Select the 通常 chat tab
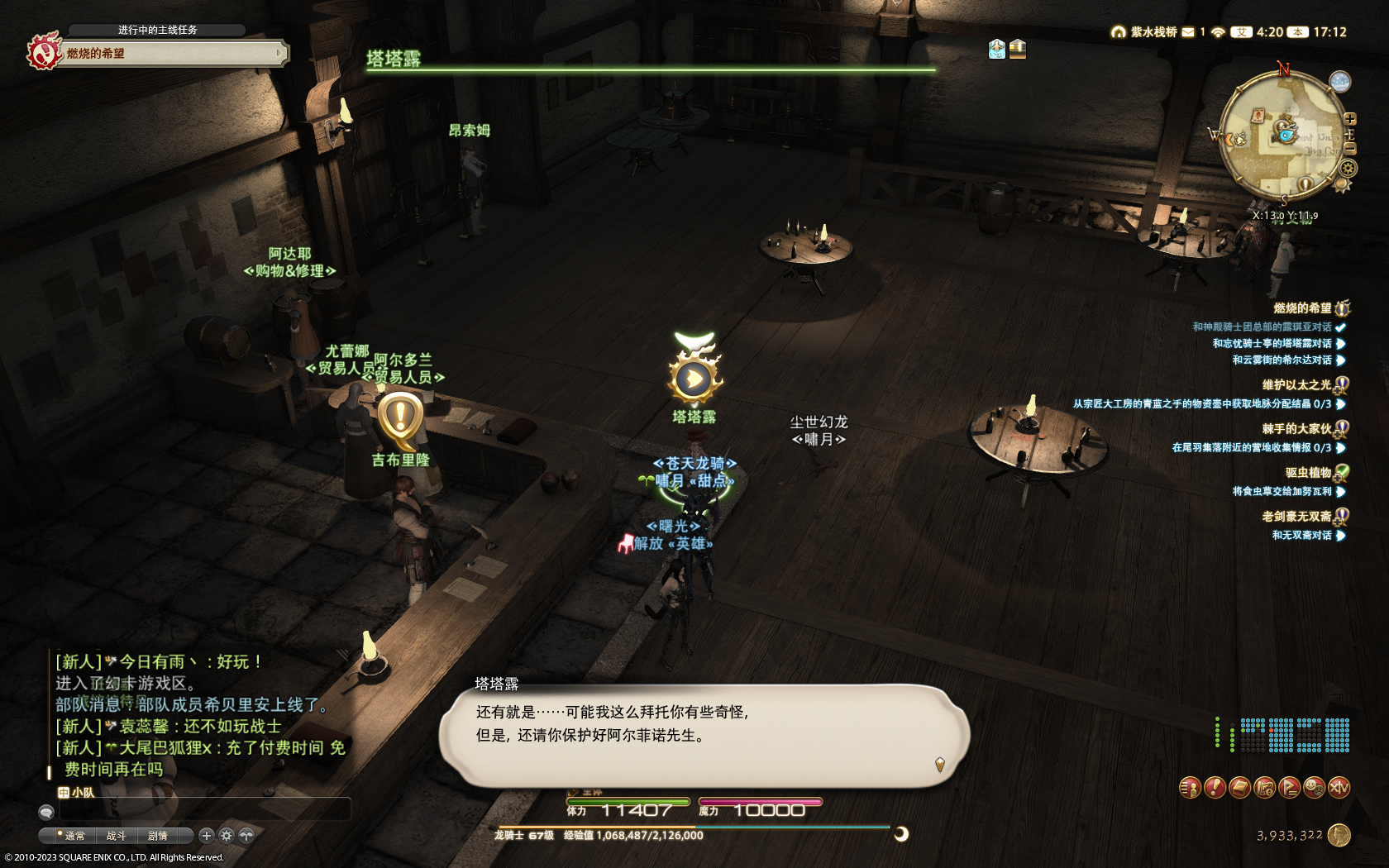Image resolution: width=1389 pixels, height=868 pixels. coord(74,836)
